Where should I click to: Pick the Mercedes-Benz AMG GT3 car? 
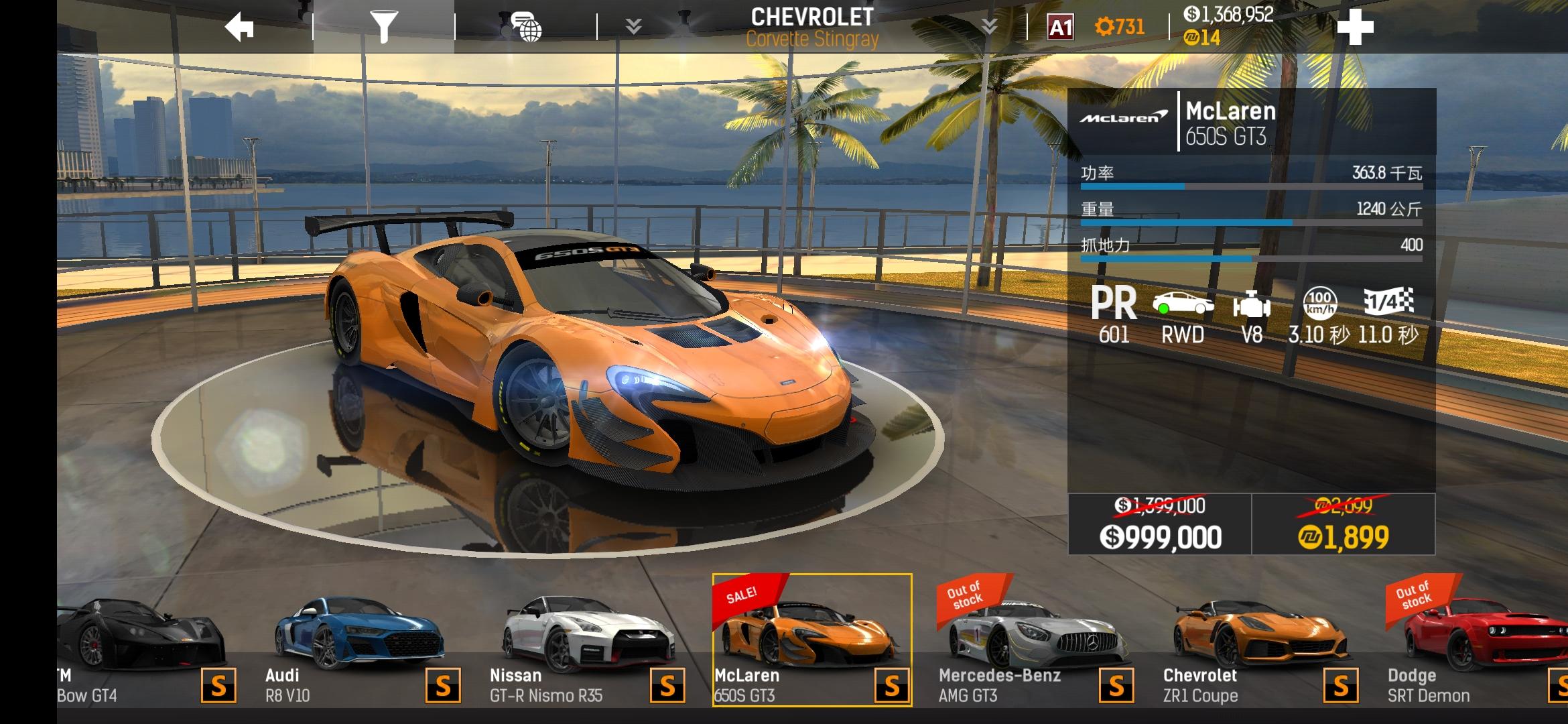[1035, 644]
